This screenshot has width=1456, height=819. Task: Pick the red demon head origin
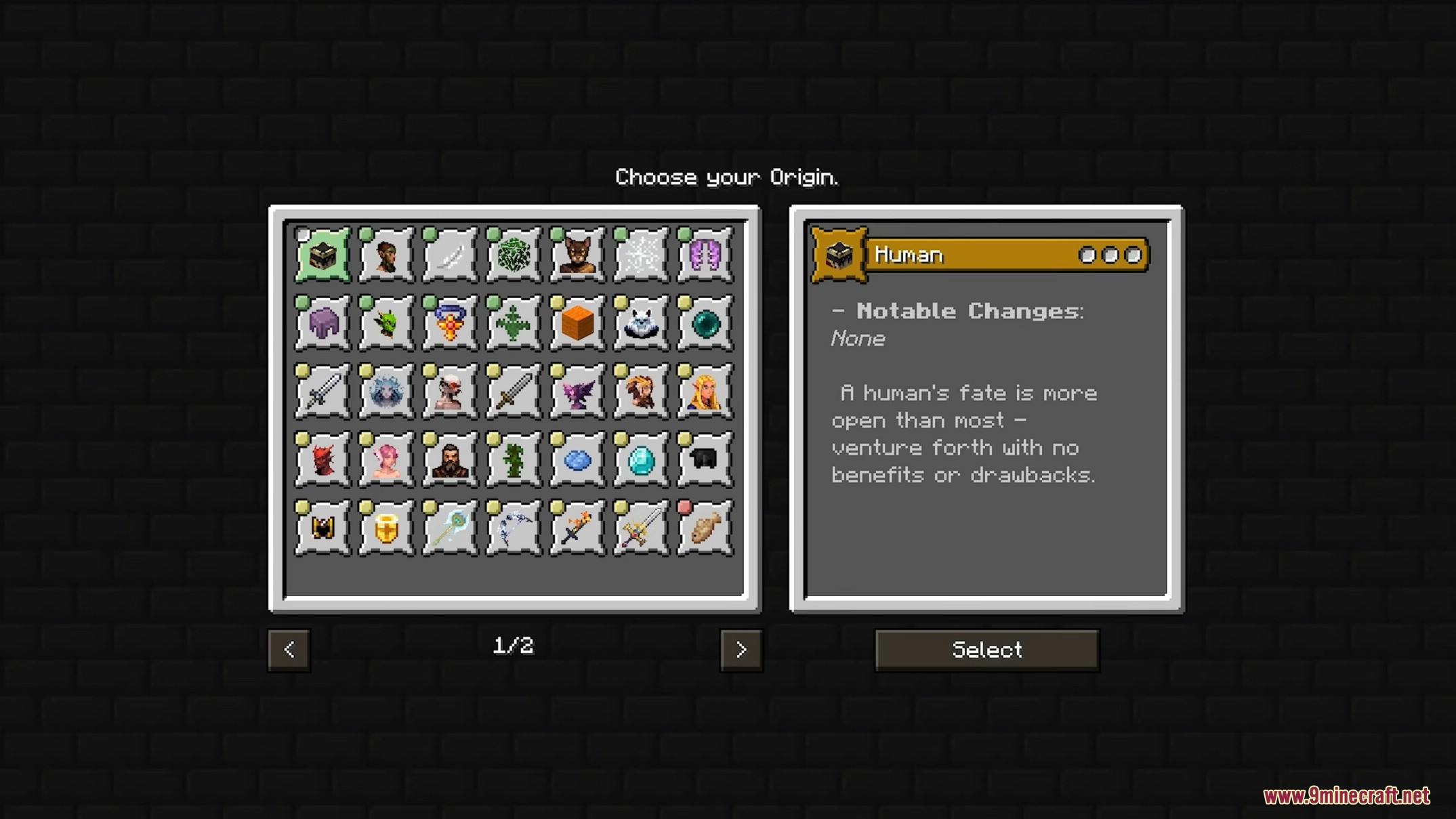coord(323,460)
